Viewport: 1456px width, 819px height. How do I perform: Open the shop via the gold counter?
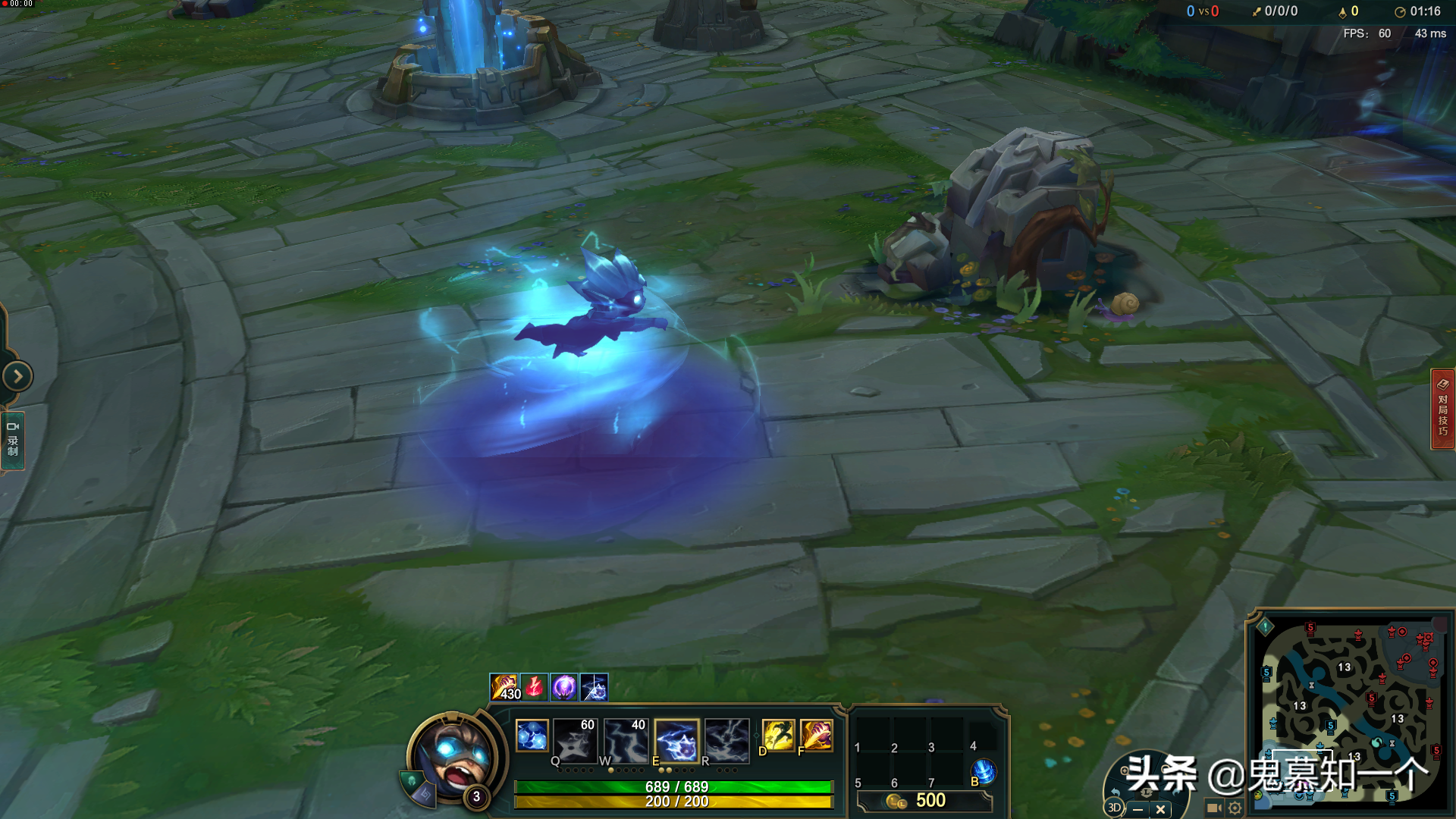tap(924, 801)
